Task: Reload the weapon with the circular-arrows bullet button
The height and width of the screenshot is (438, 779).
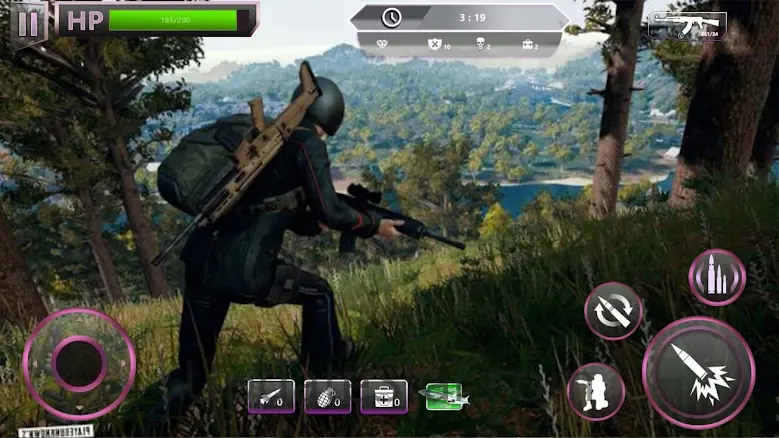Action: pyautogui.click(x=613, y=311)
